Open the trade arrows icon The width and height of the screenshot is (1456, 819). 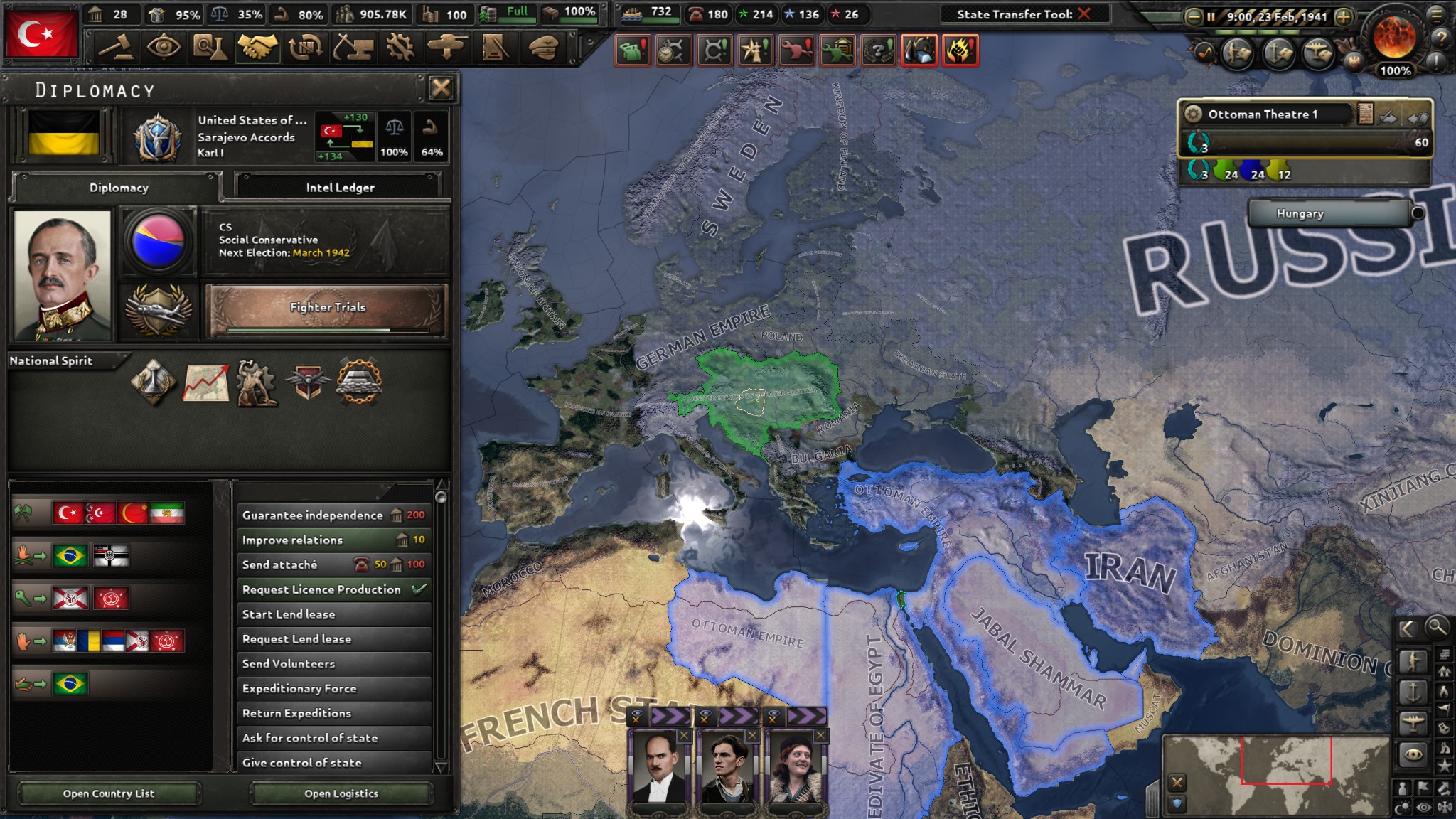click(x=304, y=48)
